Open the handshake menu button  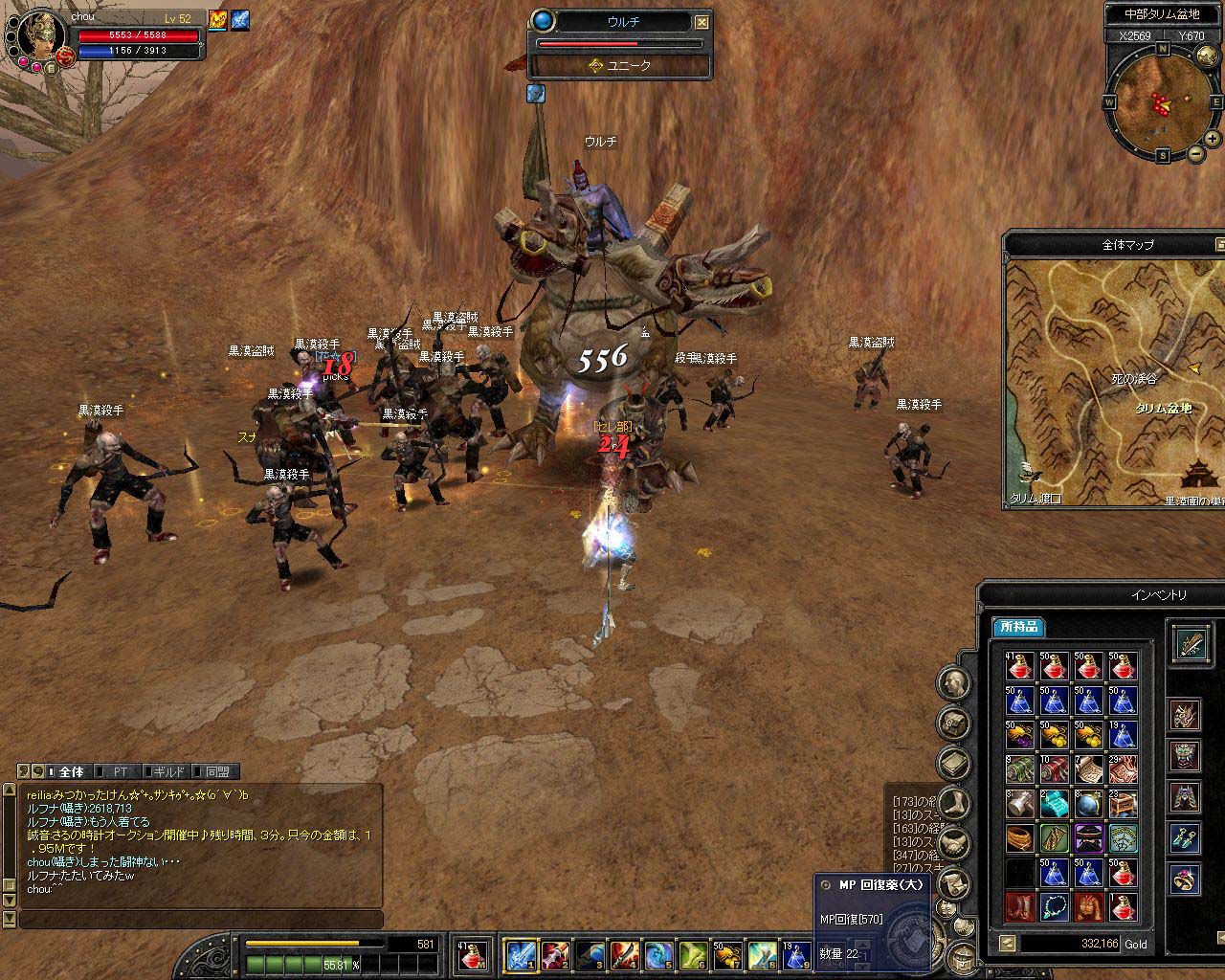953,843
